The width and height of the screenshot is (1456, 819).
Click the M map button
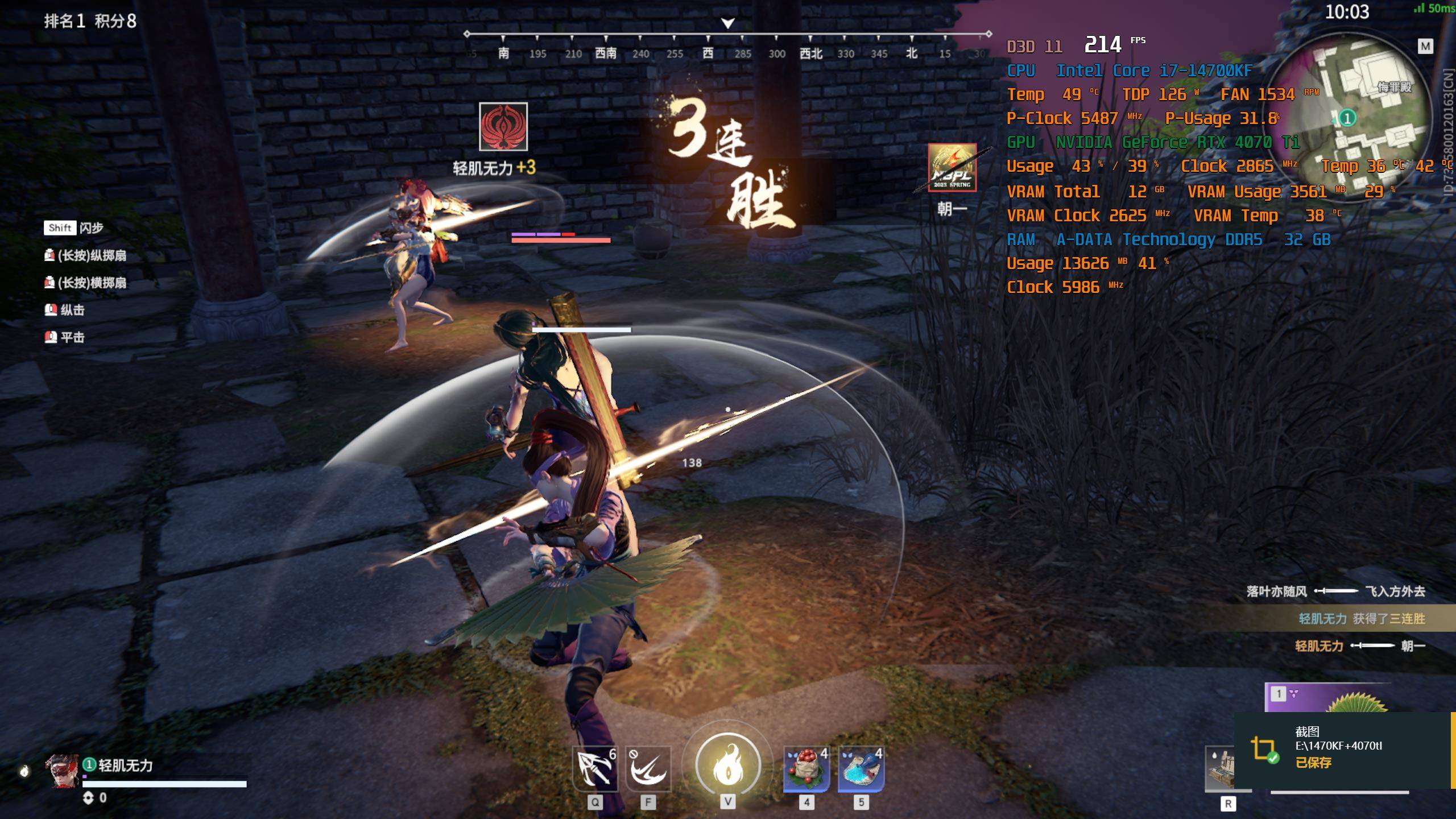click(x=1425, y=47)
